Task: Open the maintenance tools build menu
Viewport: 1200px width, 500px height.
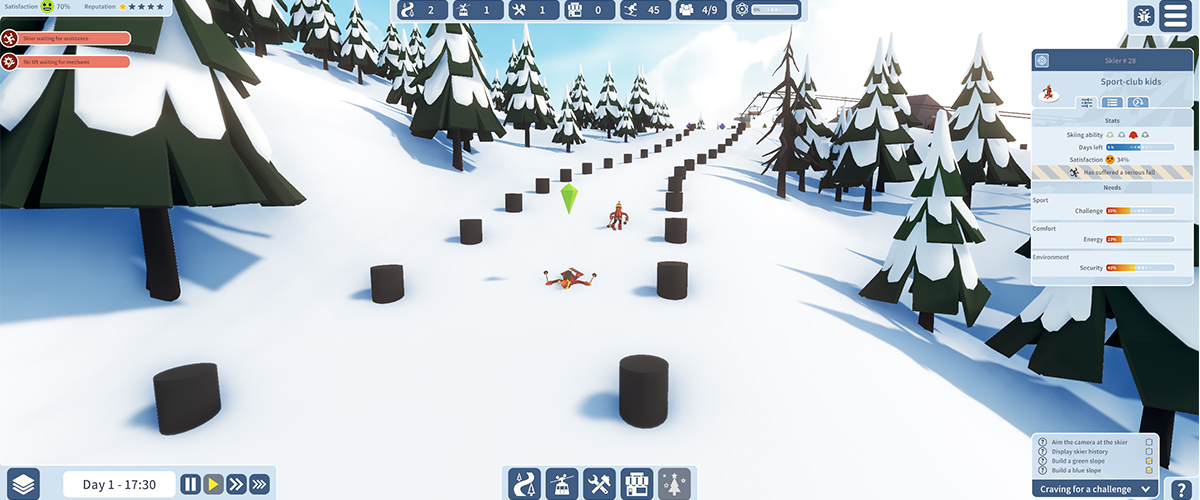Action: click(599, 484)
